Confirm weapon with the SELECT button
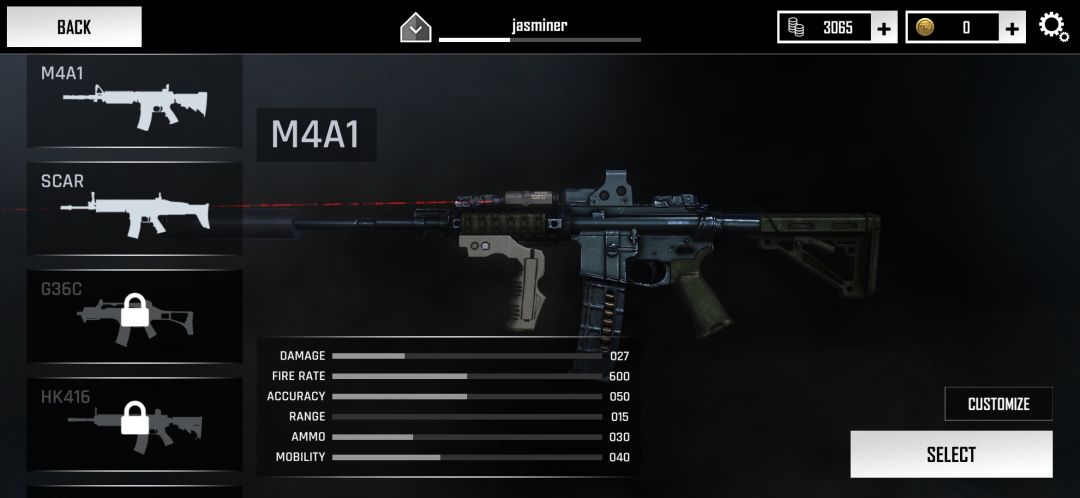 pos(951,455)
